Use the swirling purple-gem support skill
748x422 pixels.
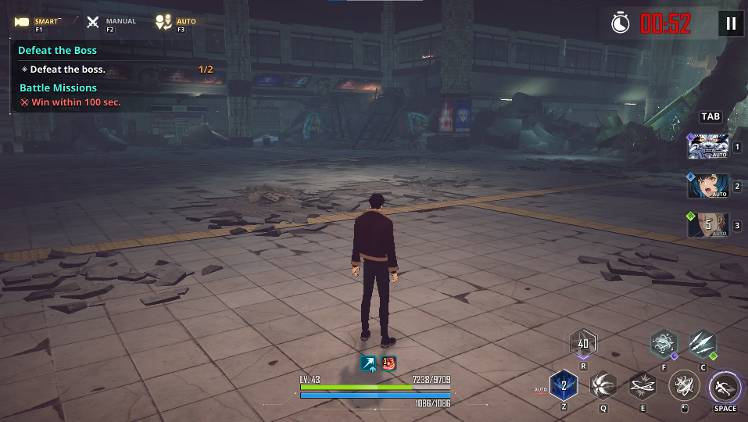coord(663,345)
